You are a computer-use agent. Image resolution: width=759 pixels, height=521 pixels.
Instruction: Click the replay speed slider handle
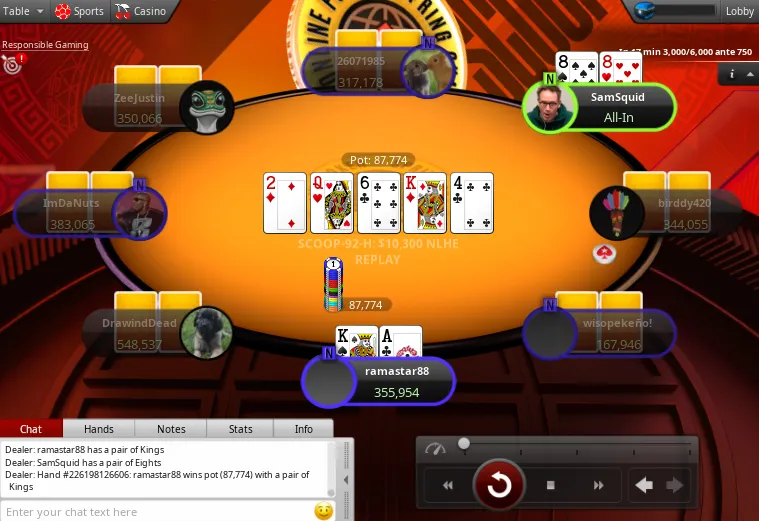pyautogui.click(x=464, y=443)
